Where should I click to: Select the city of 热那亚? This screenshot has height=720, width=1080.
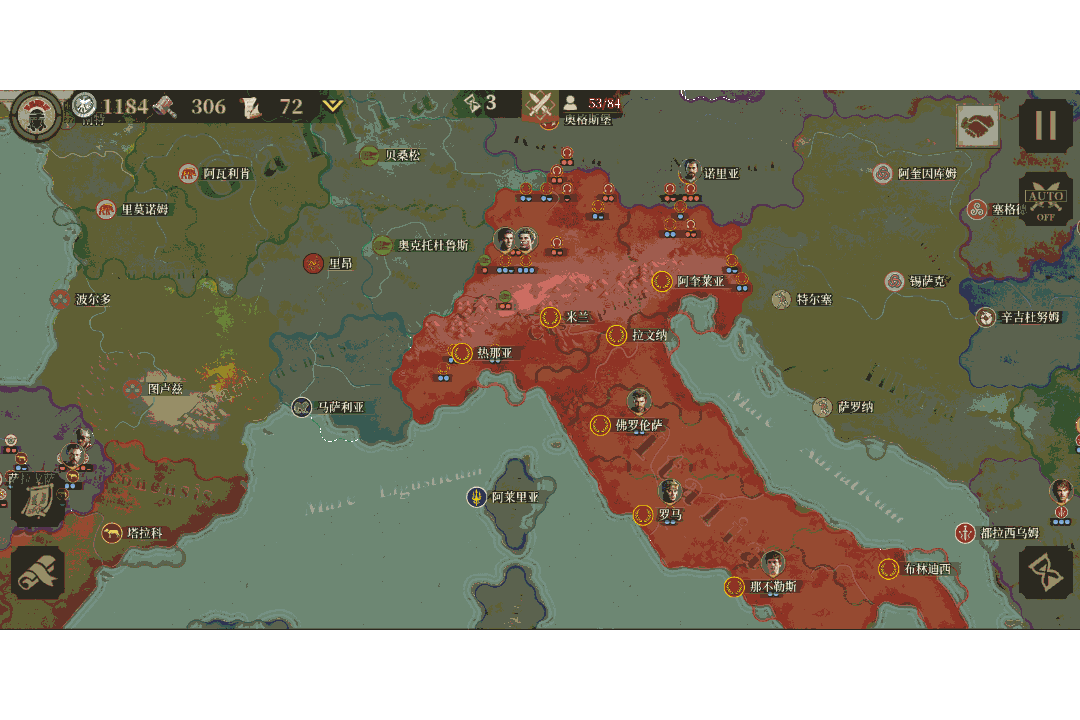click(x=463, y=353)
